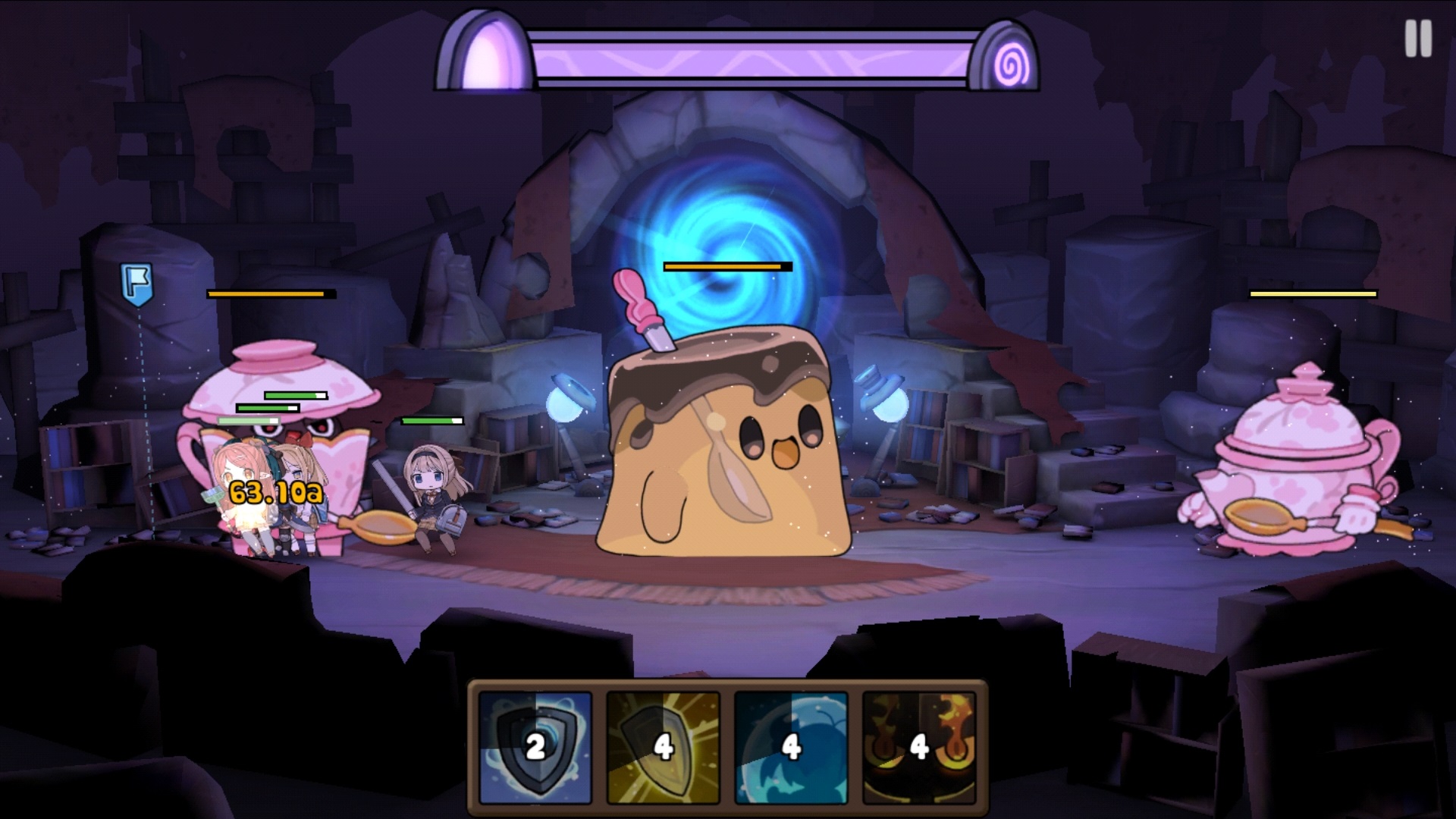Select the blue rally flag marker
The height and width of the screenshot is (819, 1456).
pyautogui.click(x=136, y=284)
